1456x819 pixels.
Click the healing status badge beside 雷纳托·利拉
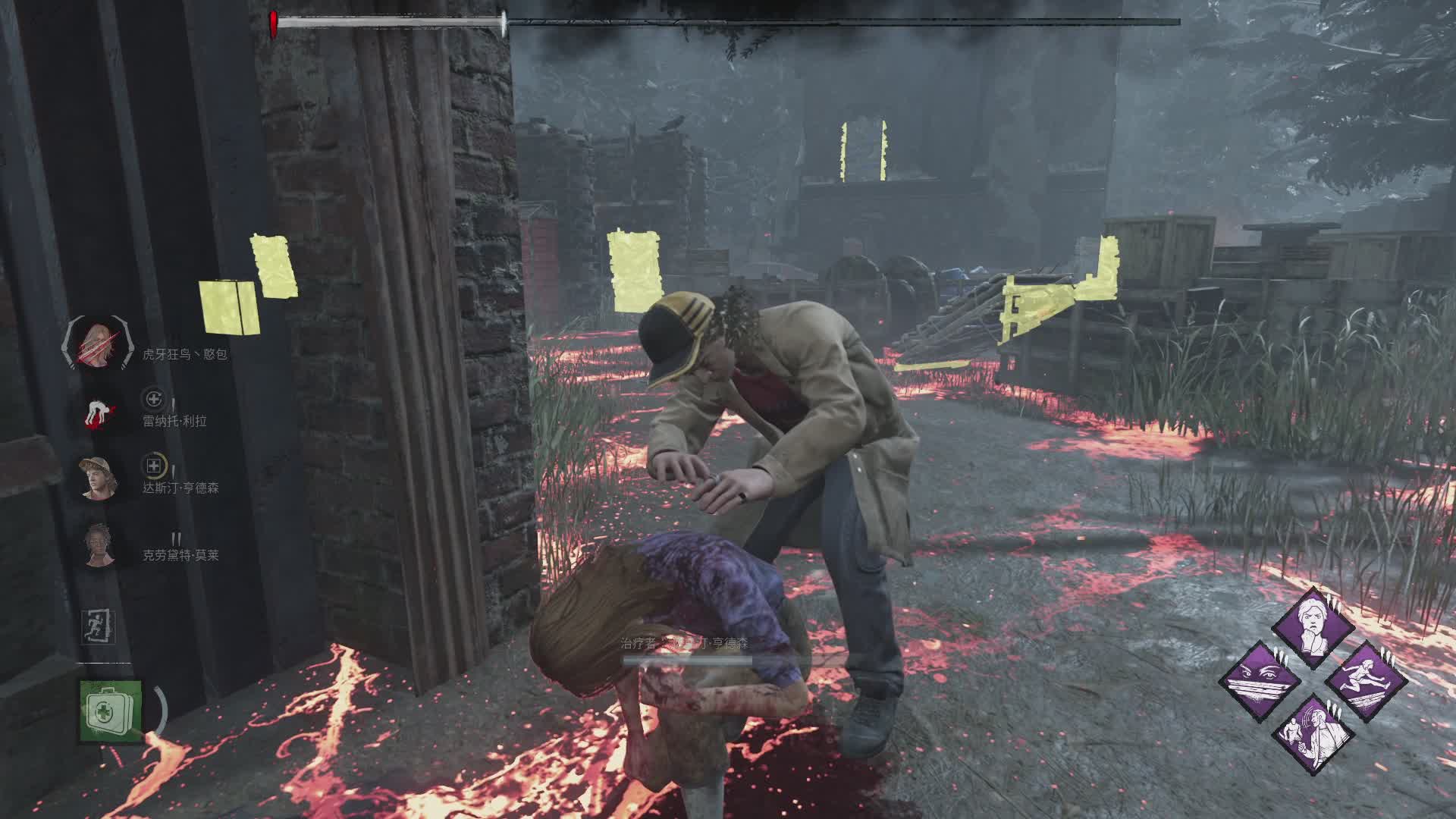click(154, 398)
